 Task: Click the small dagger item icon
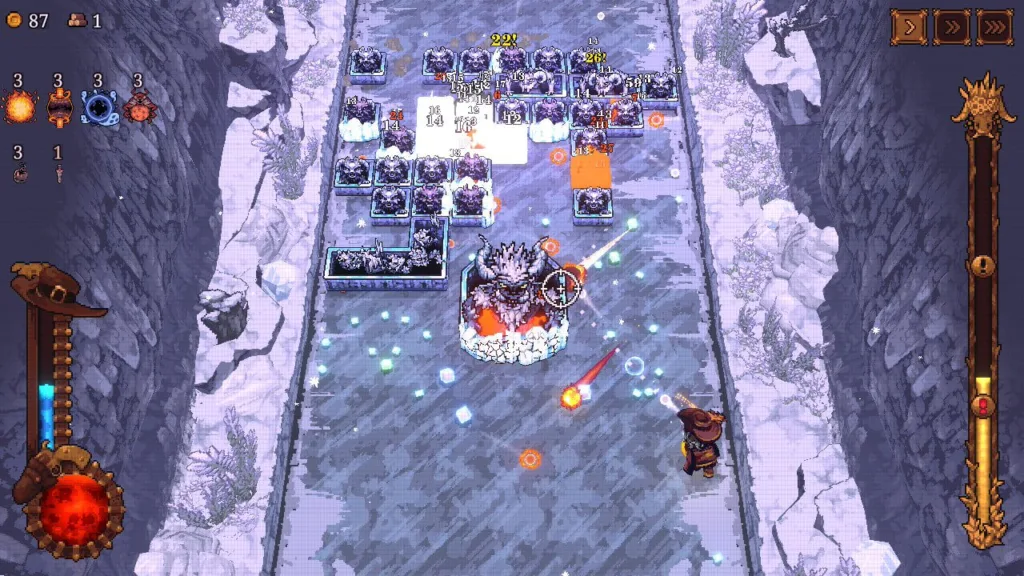(58, 173)
